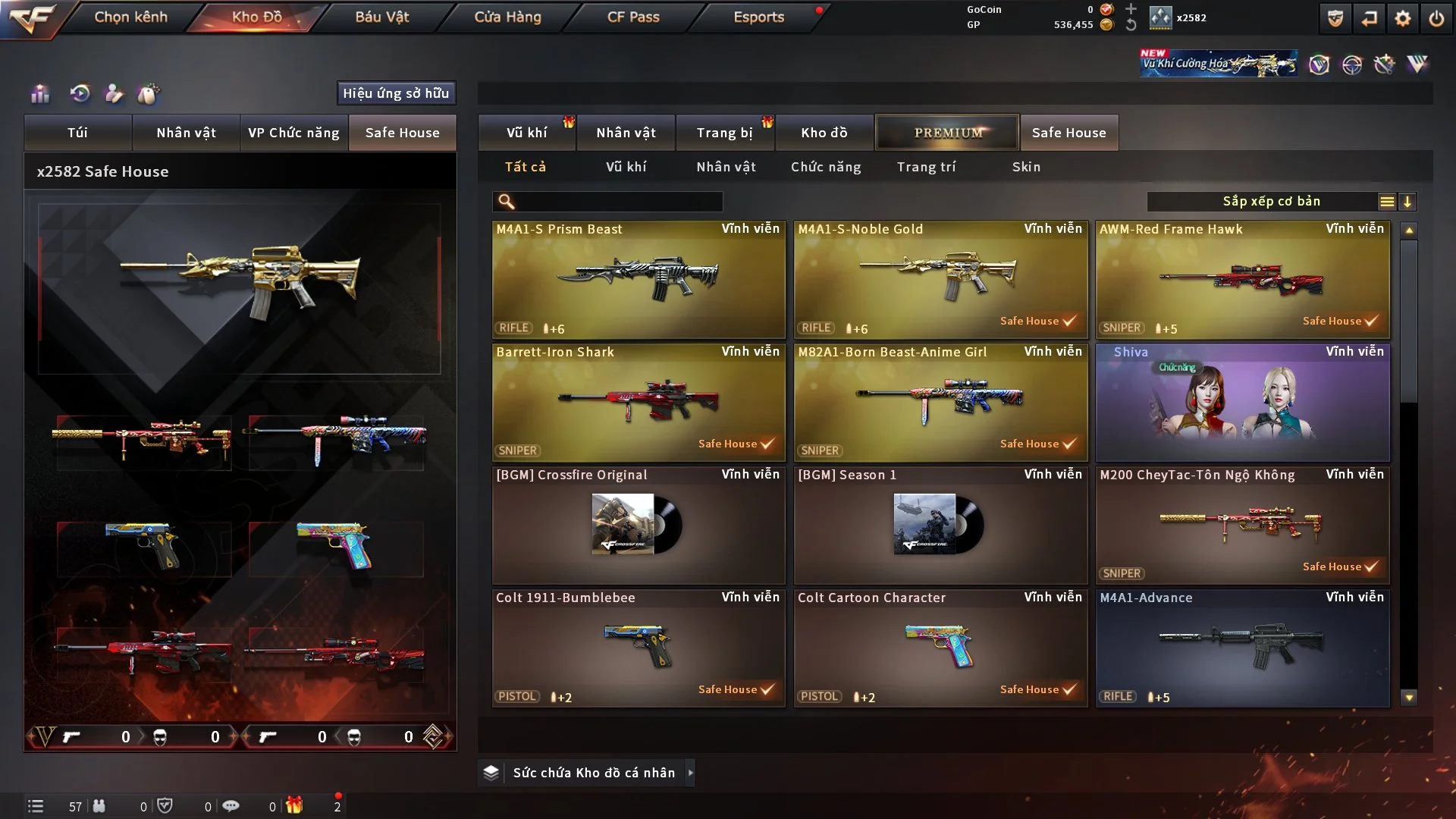Switch to the PREMIUM tab
The width and height of the screenshot is (1456, 819).
(947, 133)
